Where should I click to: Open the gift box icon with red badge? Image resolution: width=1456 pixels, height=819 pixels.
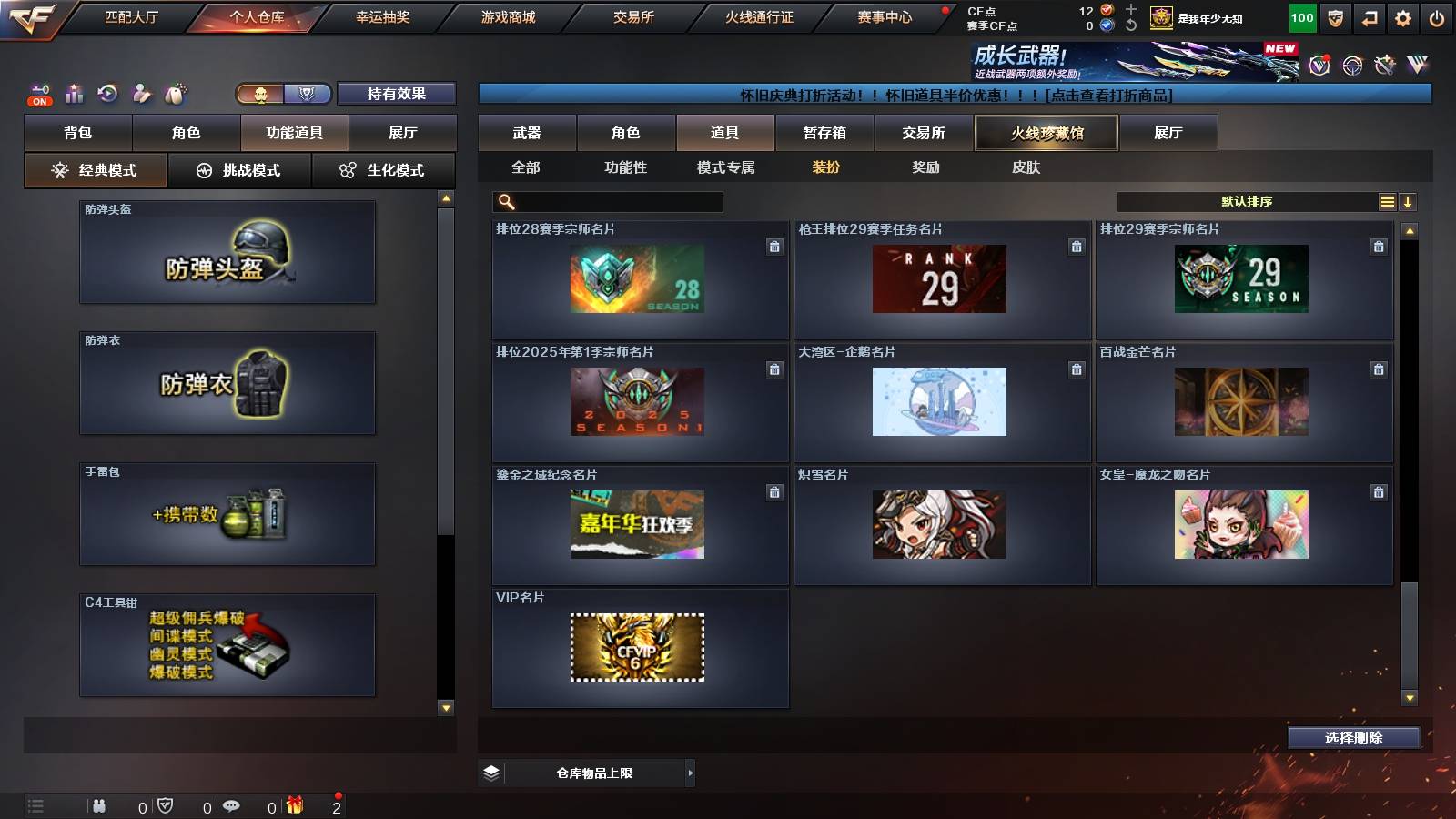(294, 806)
